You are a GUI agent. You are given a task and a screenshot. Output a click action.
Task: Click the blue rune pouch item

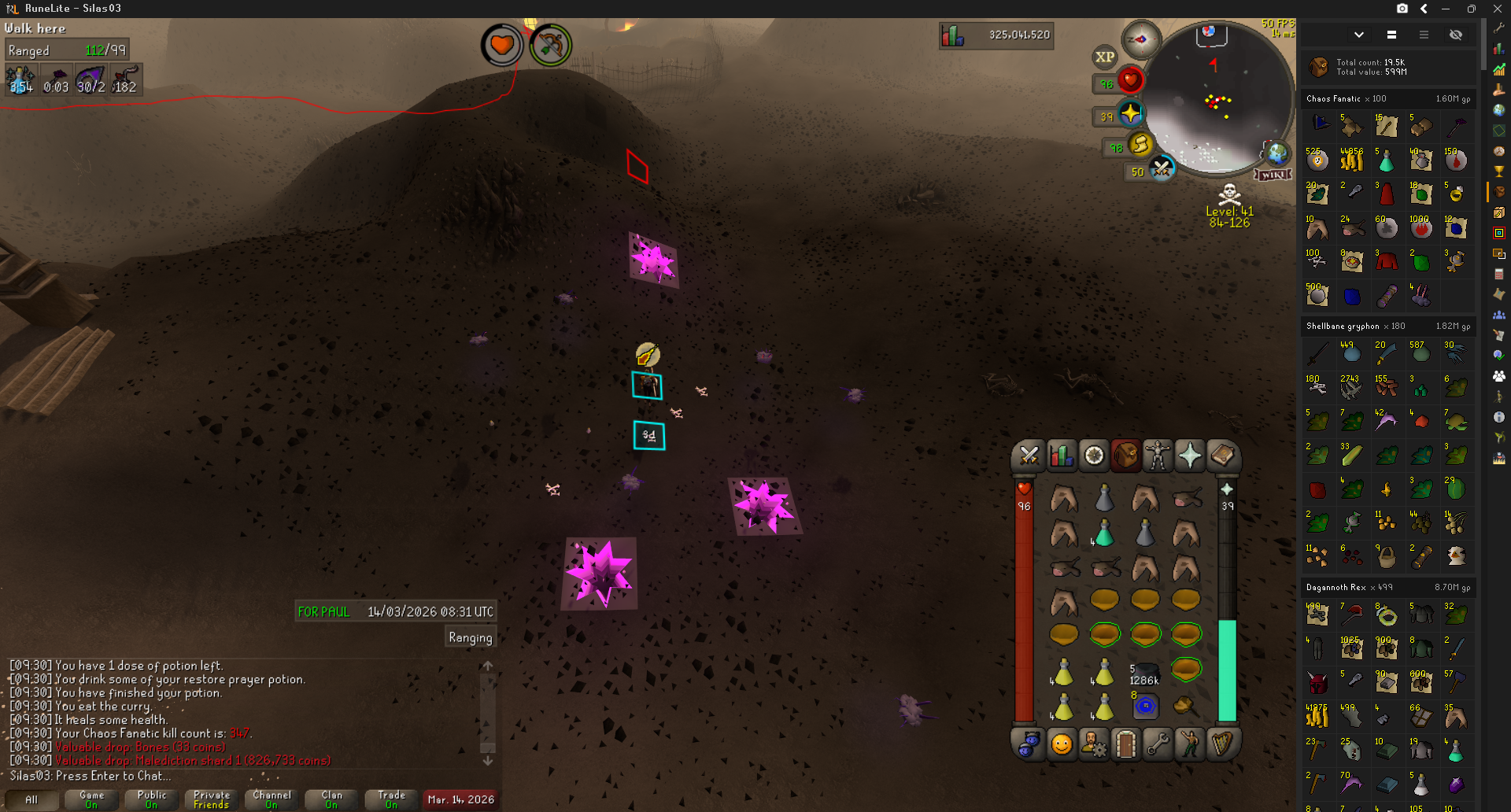pyautogui.click(x=1146, y=706)
